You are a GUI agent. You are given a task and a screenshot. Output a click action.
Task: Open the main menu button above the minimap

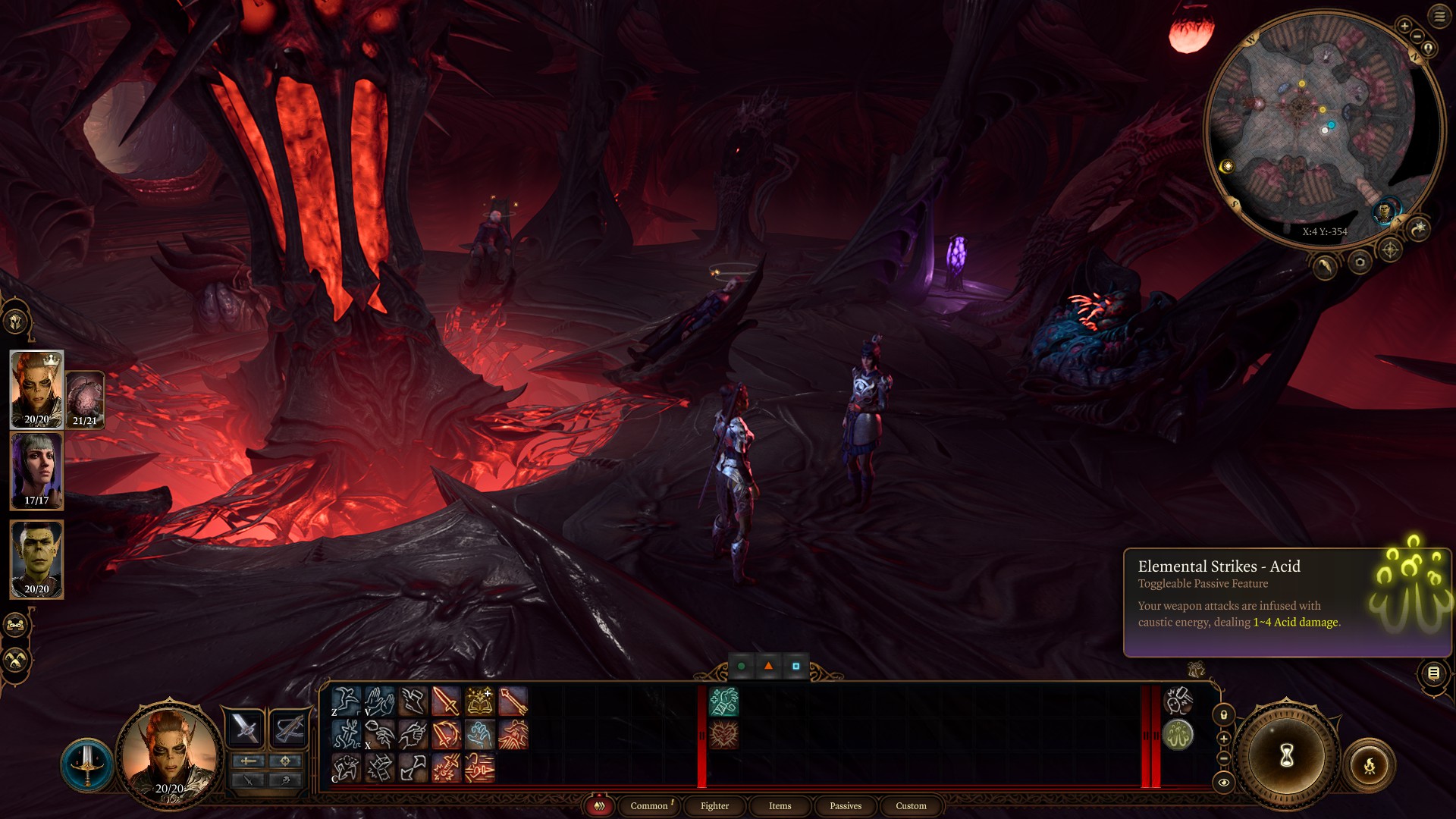(1439, 16)
